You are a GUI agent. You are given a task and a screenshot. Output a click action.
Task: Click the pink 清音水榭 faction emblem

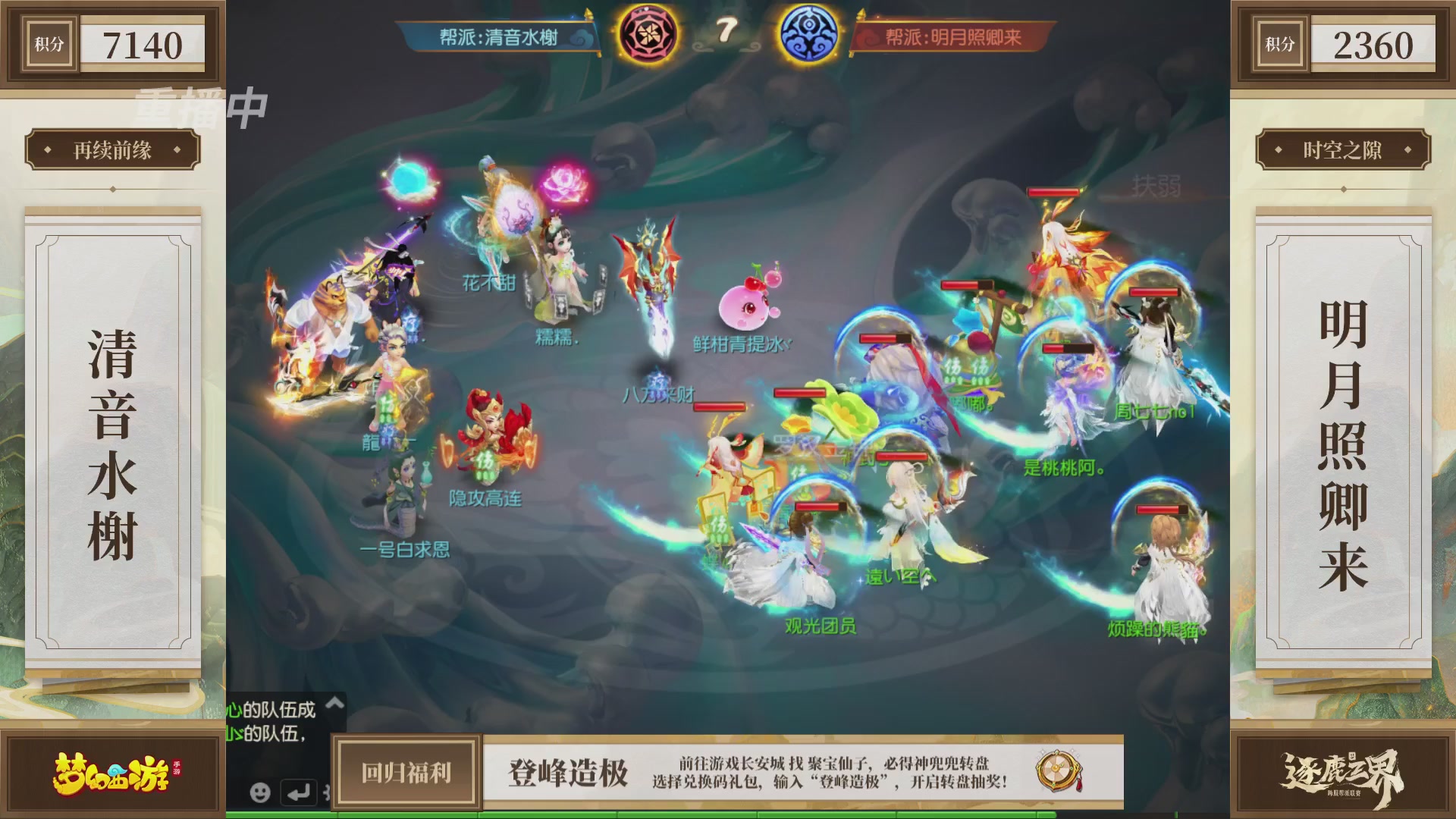[648, 34]
